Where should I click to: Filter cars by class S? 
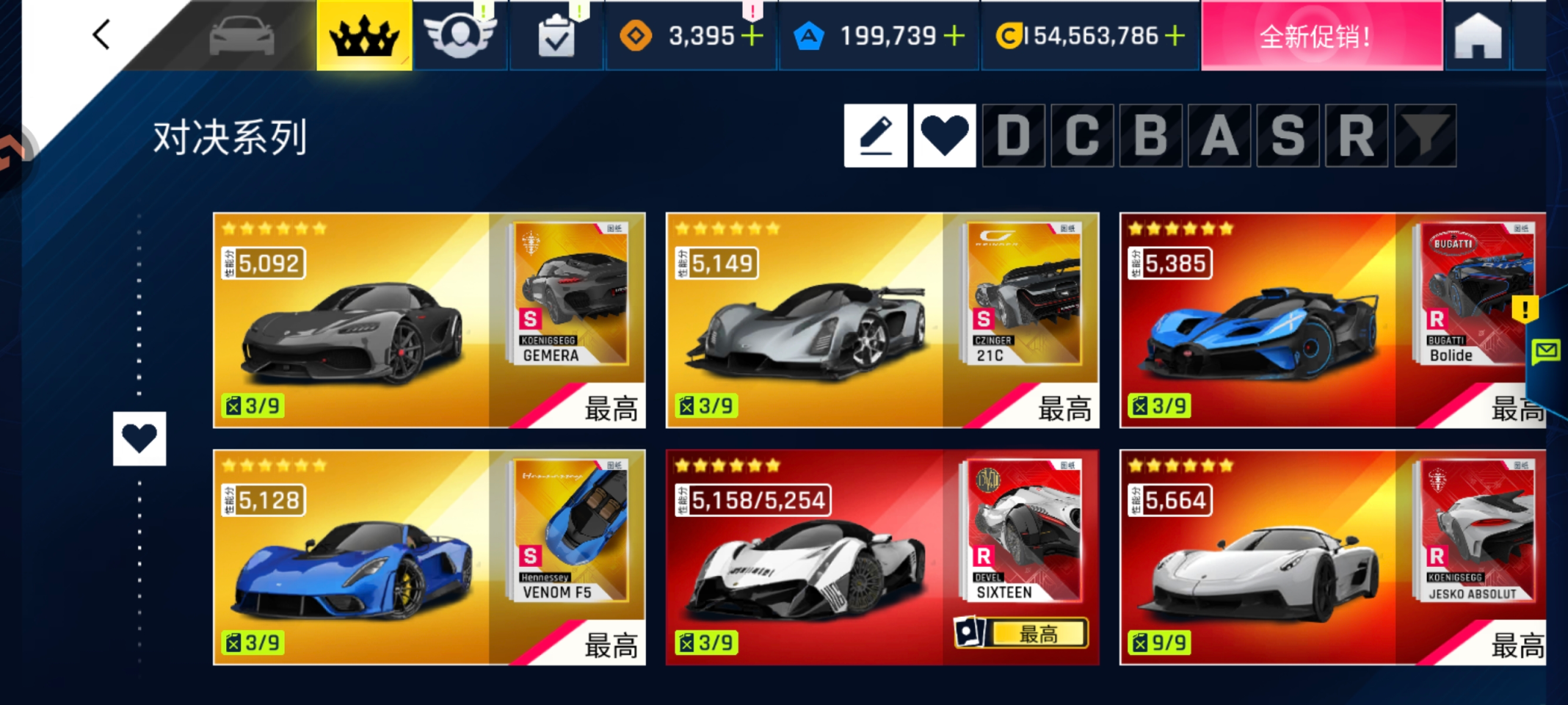[x=1288, y=136]
